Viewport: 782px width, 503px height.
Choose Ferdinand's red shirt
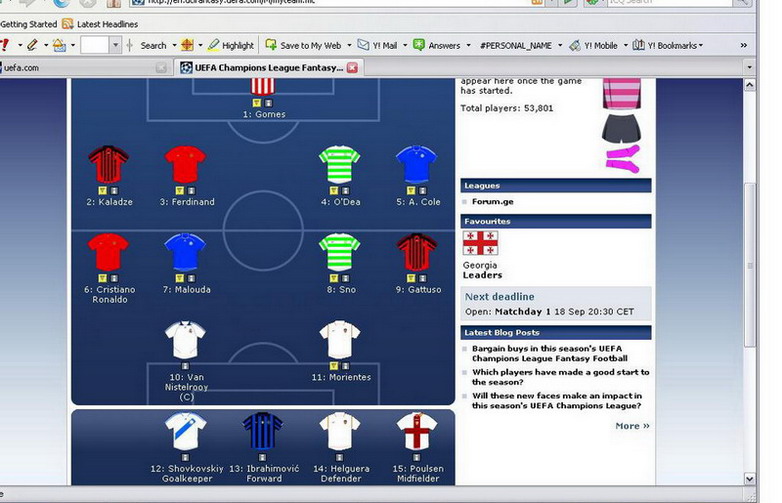point(186,164)
